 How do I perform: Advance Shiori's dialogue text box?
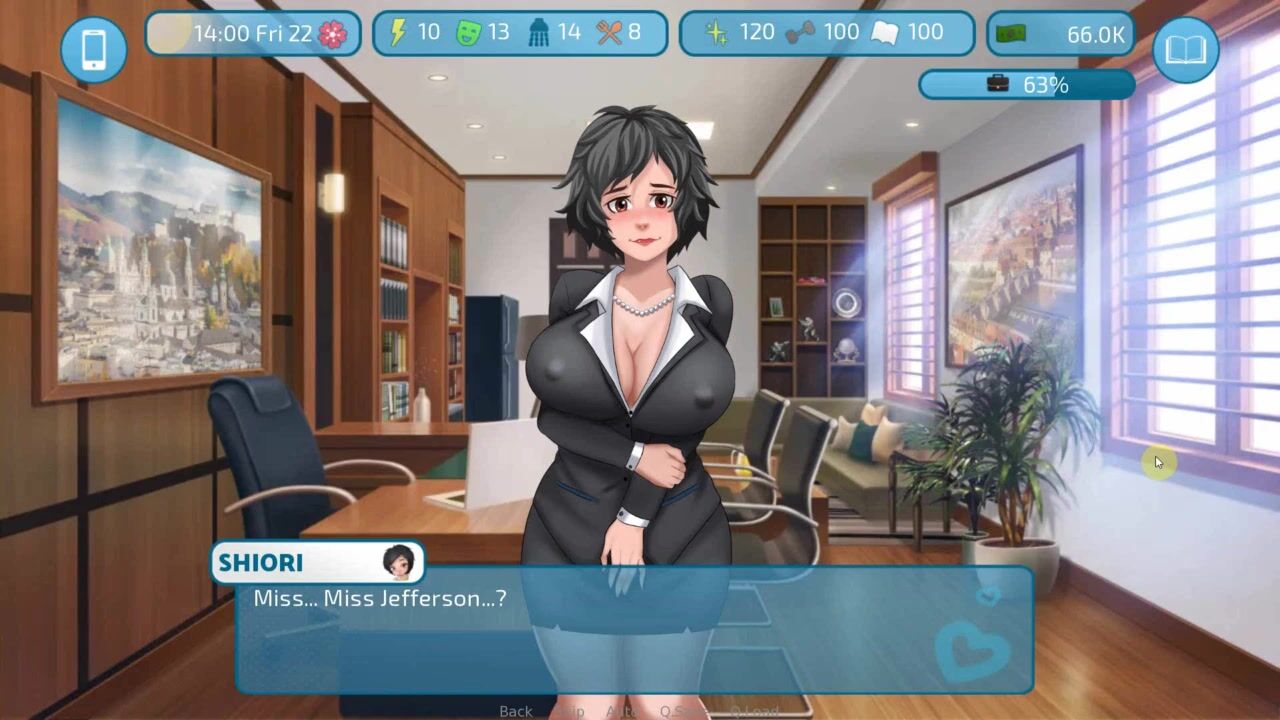click(634, 630)
